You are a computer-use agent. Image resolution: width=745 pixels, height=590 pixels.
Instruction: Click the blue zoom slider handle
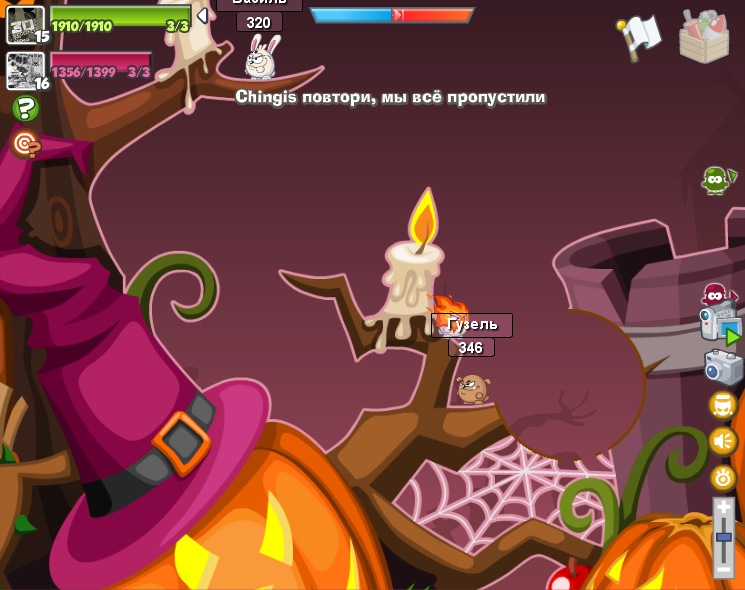tap(724, 538)
